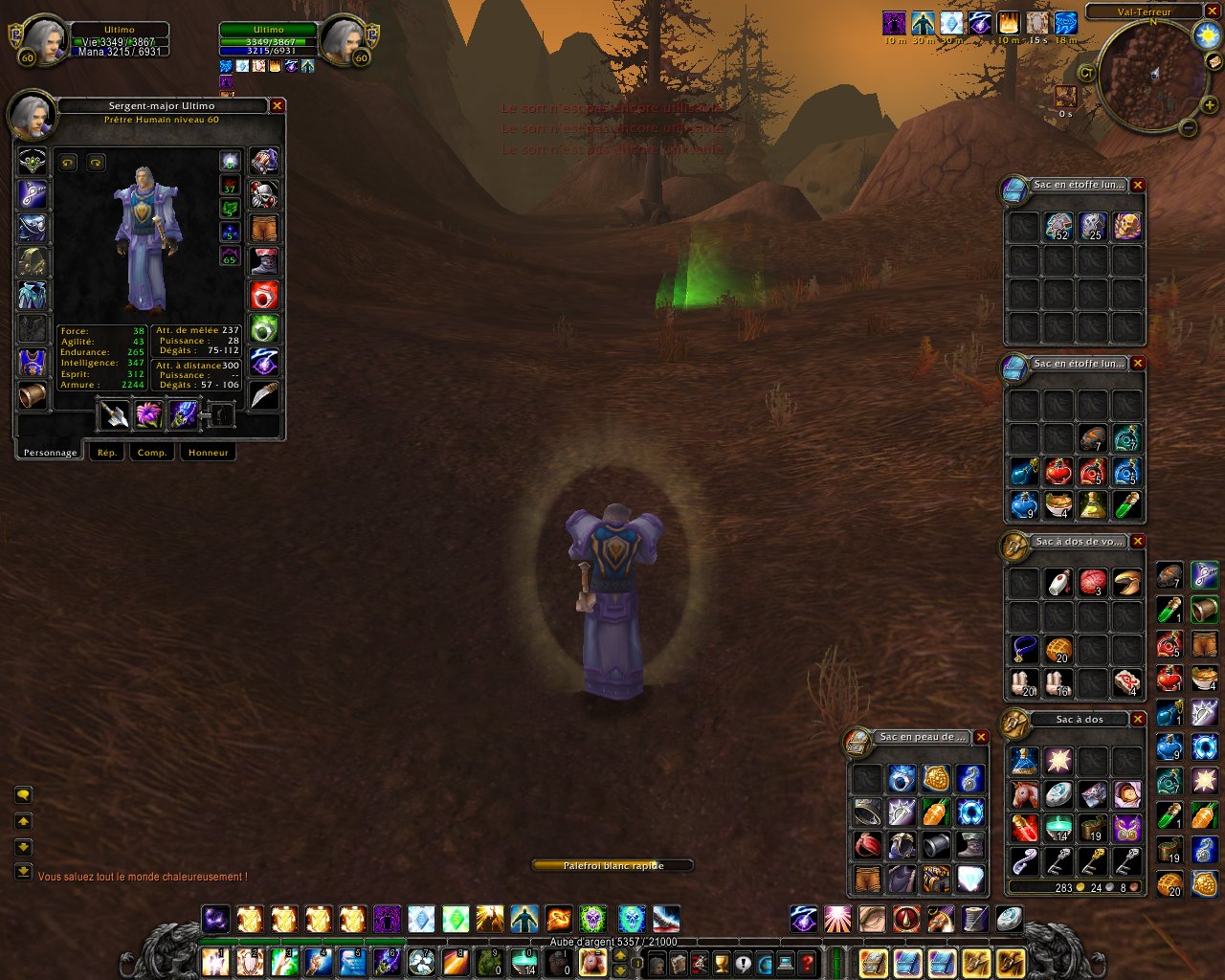The height and width of the screenshot is (980, 1225).
Task: Click the boots equipment slot
Action: [x=264, y=260]
